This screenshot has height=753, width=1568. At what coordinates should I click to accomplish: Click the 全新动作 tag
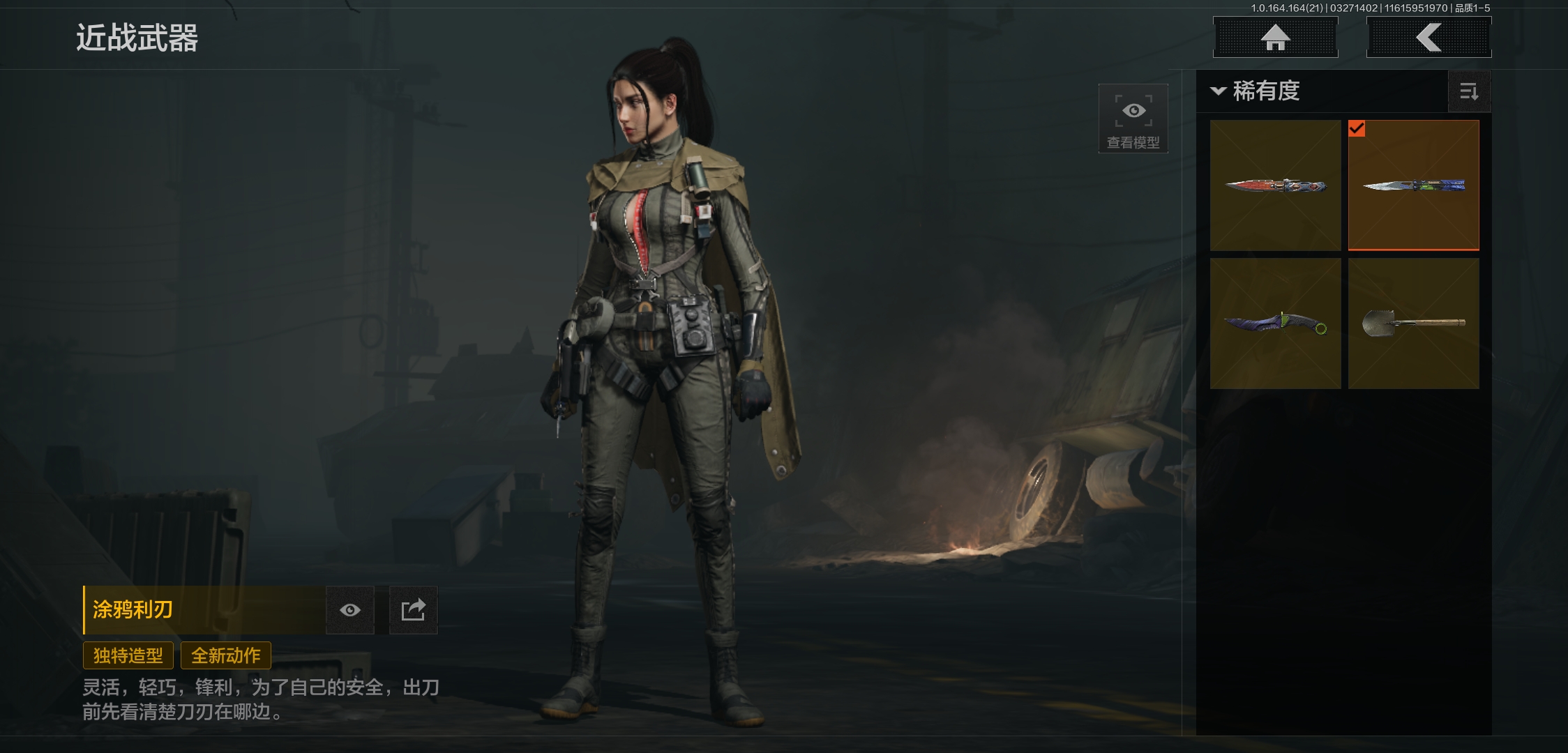[x=226, y=655]
